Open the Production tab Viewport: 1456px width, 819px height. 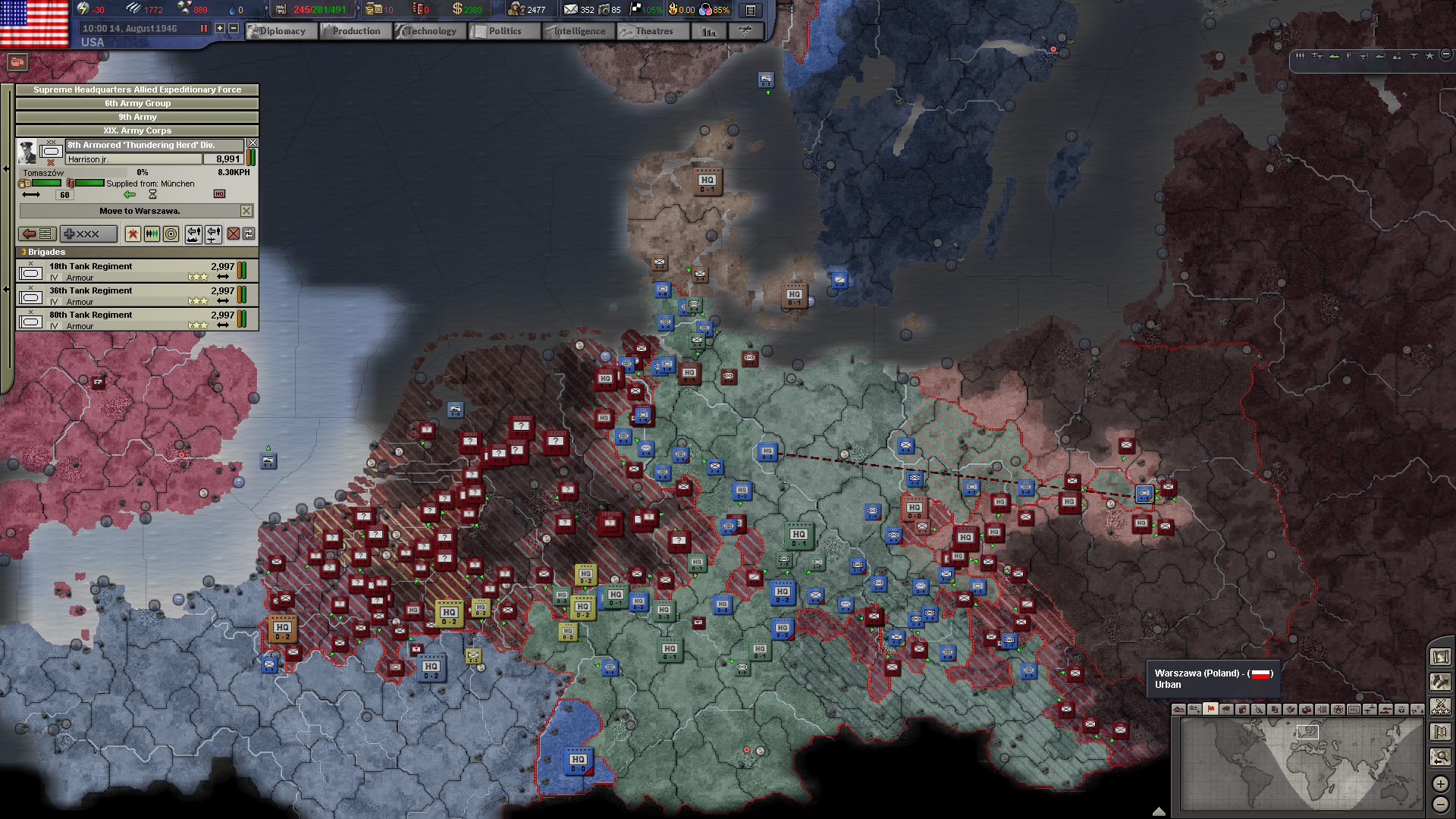pos(355,31)
